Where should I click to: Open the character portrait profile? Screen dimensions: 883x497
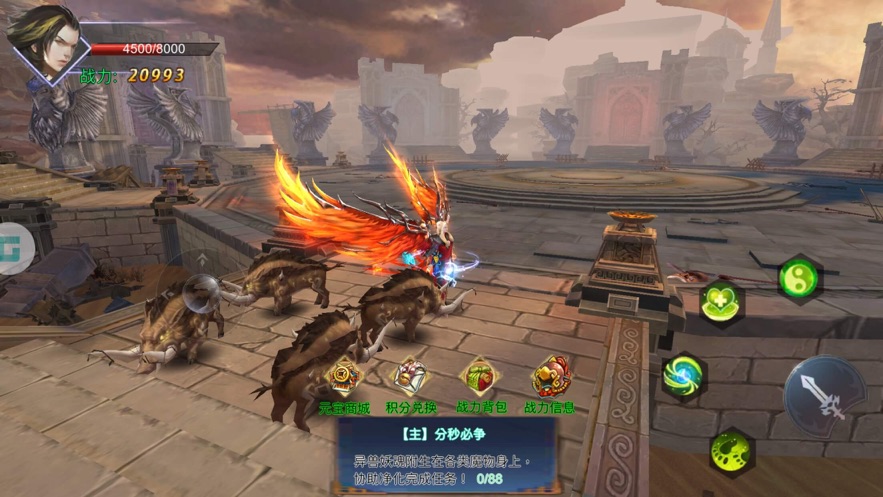(x=44, y=43)
